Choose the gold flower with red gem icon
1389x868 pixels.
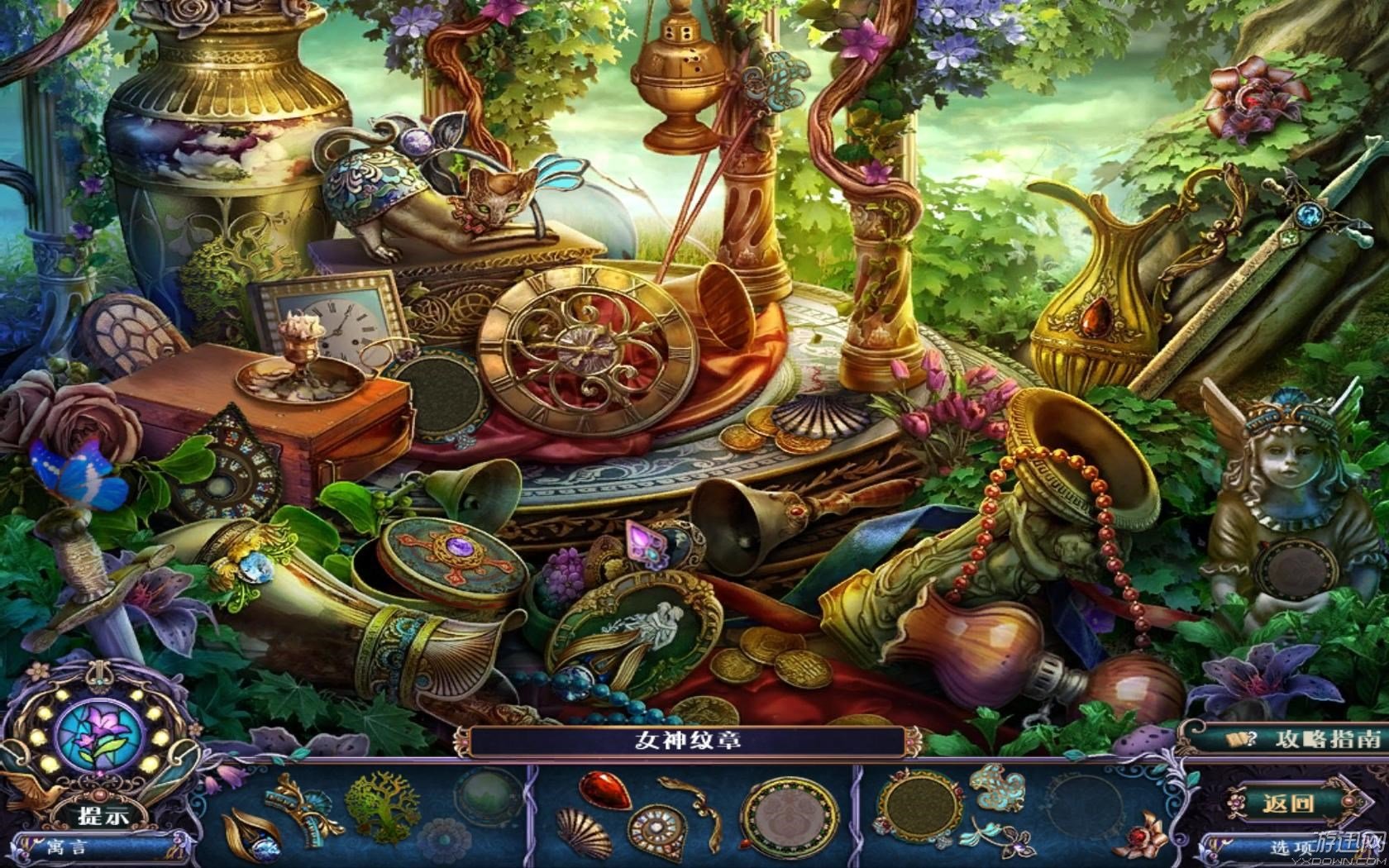pyautogui.click(x=1143, y=836)
